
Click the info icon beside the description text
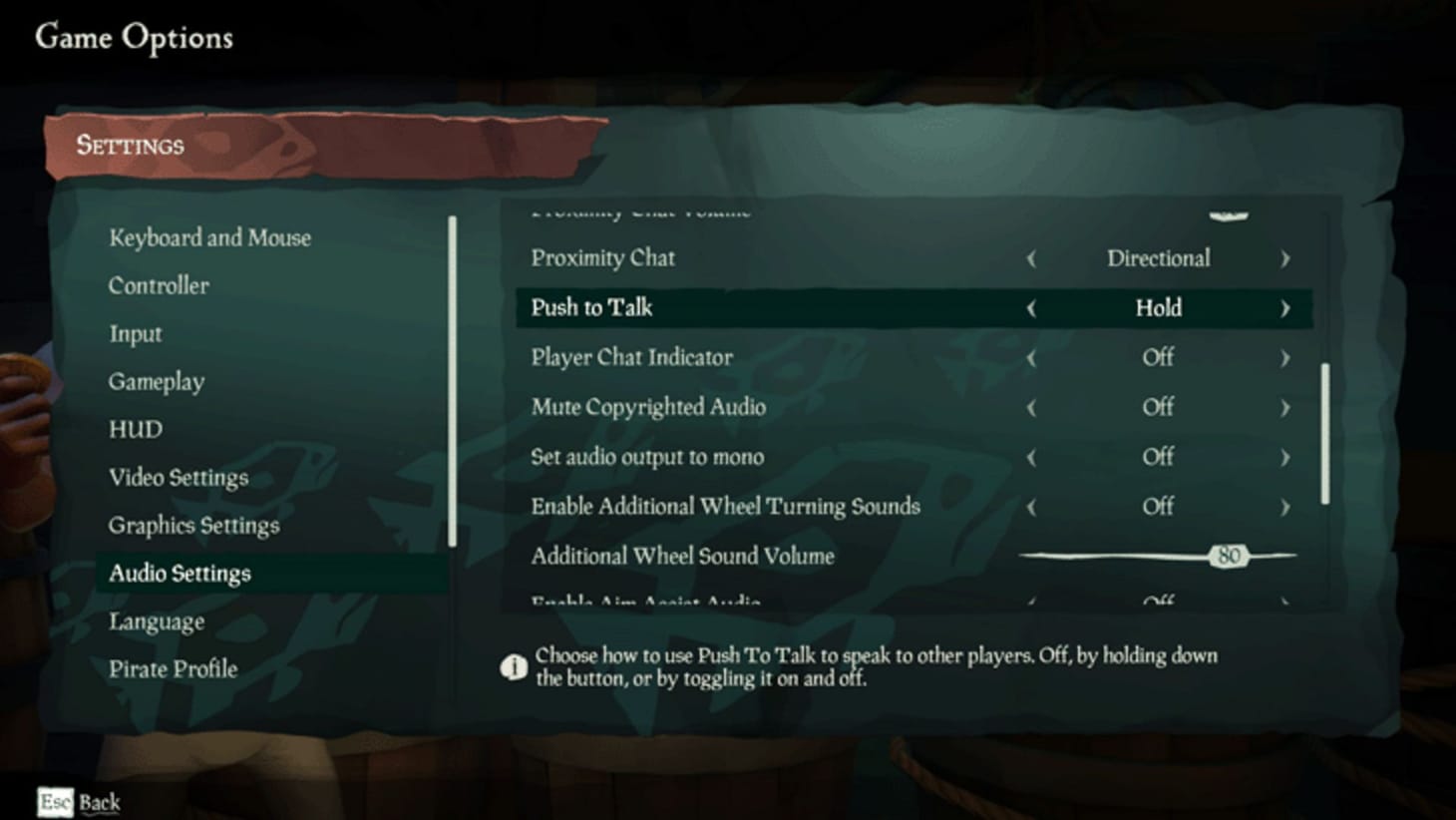coord(515,666)
